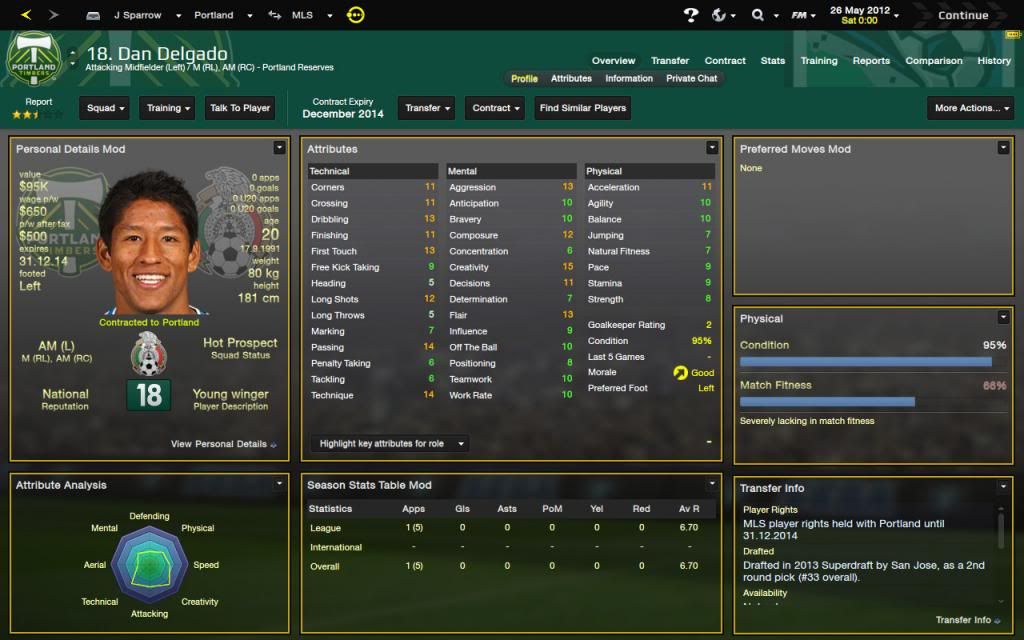The height and width of the screenshot is (640, 1024).
Task: Open the Stats tab
Action: [x=773, y=61]
